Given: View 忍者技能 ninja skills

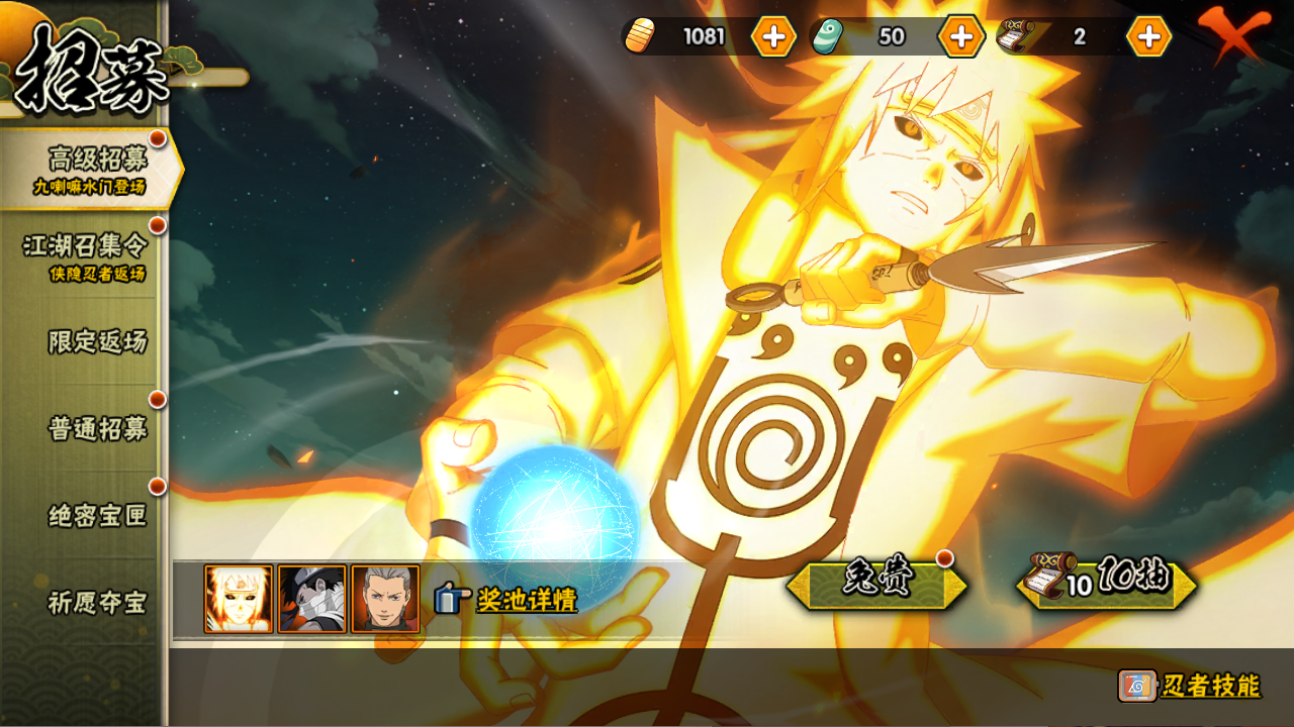Looking at the screenshot, I should click(1190, 686).
